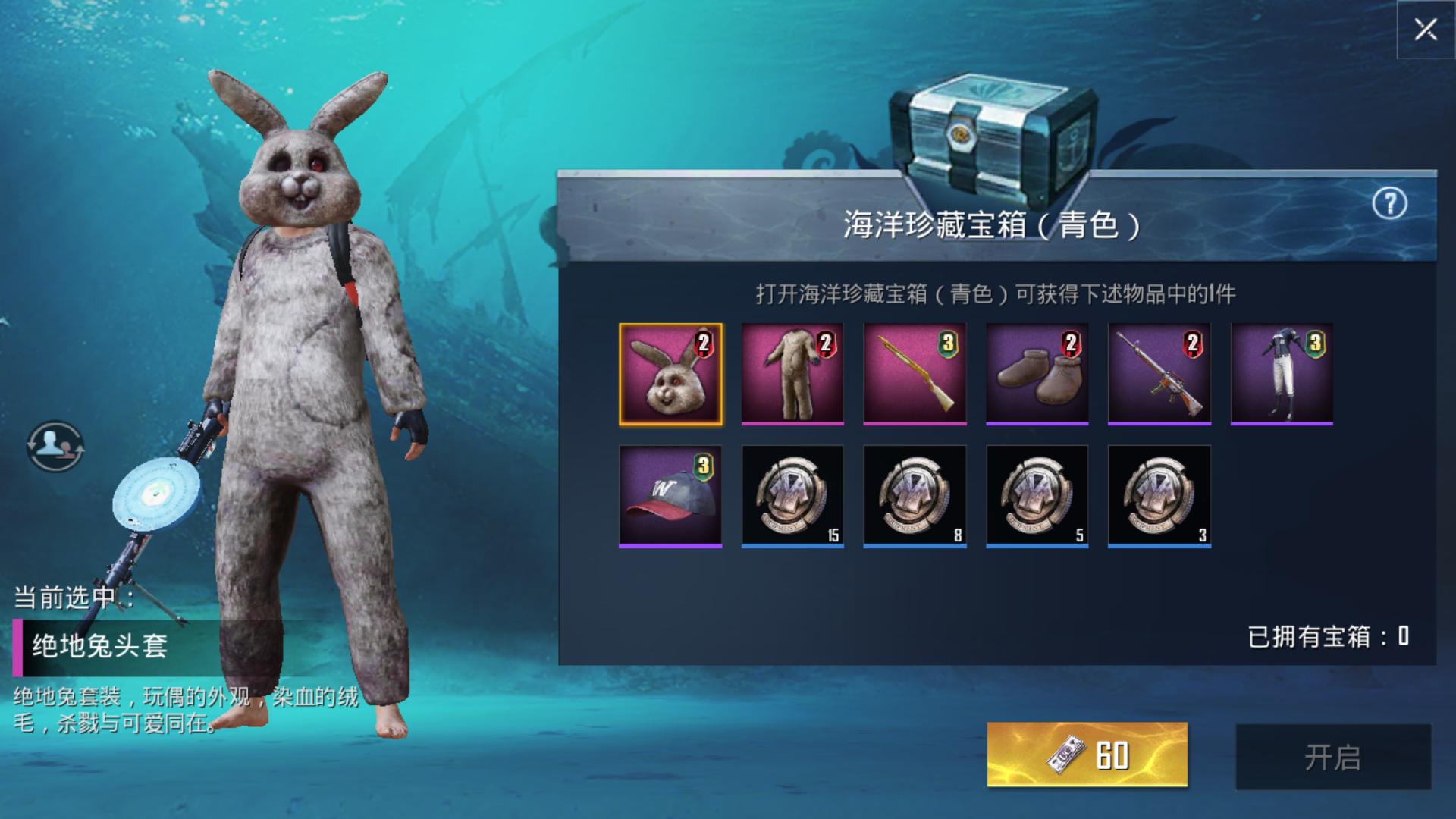The width and height of the screenshot is (1456, 819).
Task: Select the rabbit head mask item
Action: coord(670,374)
